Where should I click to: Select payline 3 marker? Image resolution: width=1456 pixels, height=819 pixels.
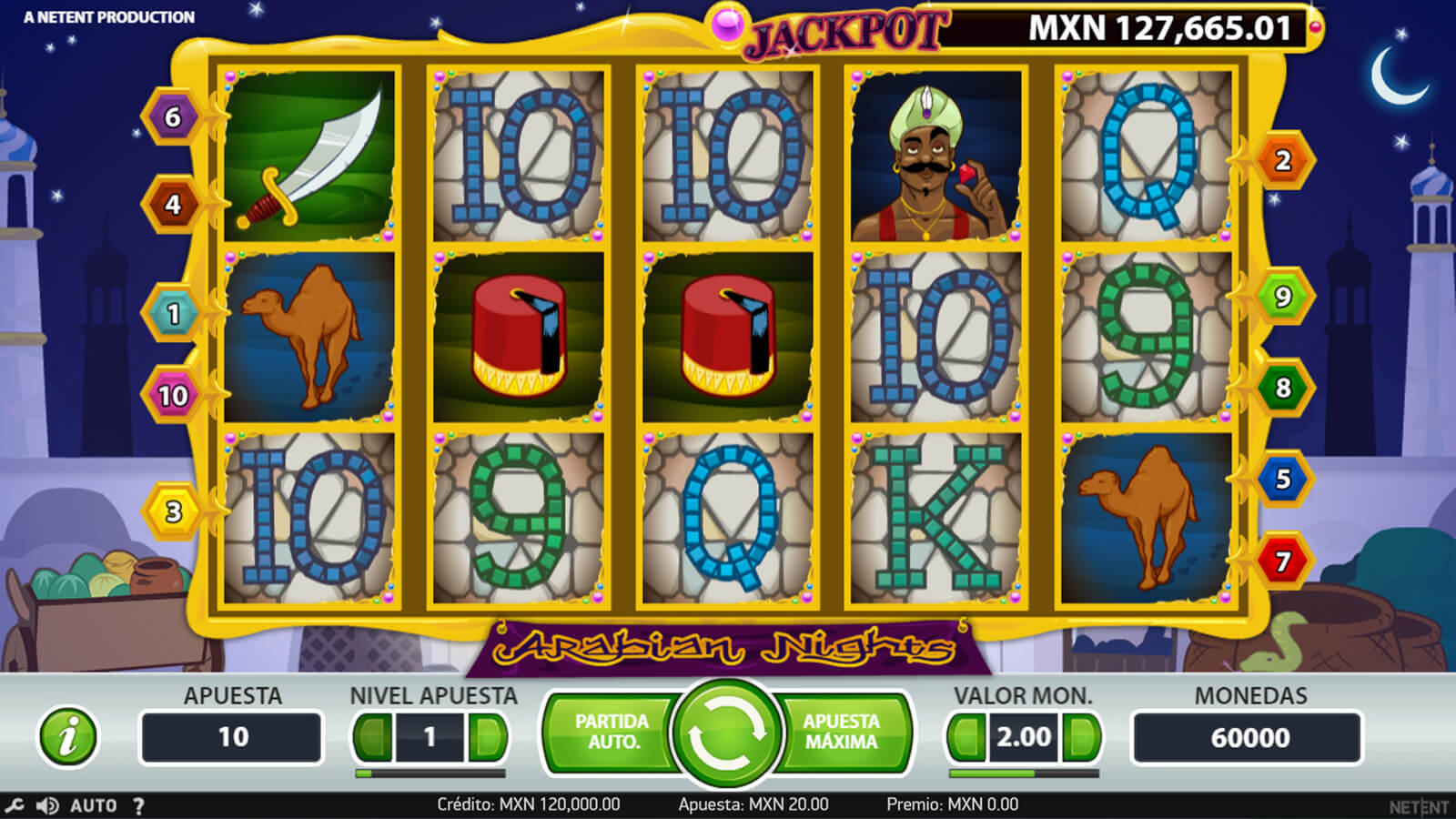click(173, 511)
